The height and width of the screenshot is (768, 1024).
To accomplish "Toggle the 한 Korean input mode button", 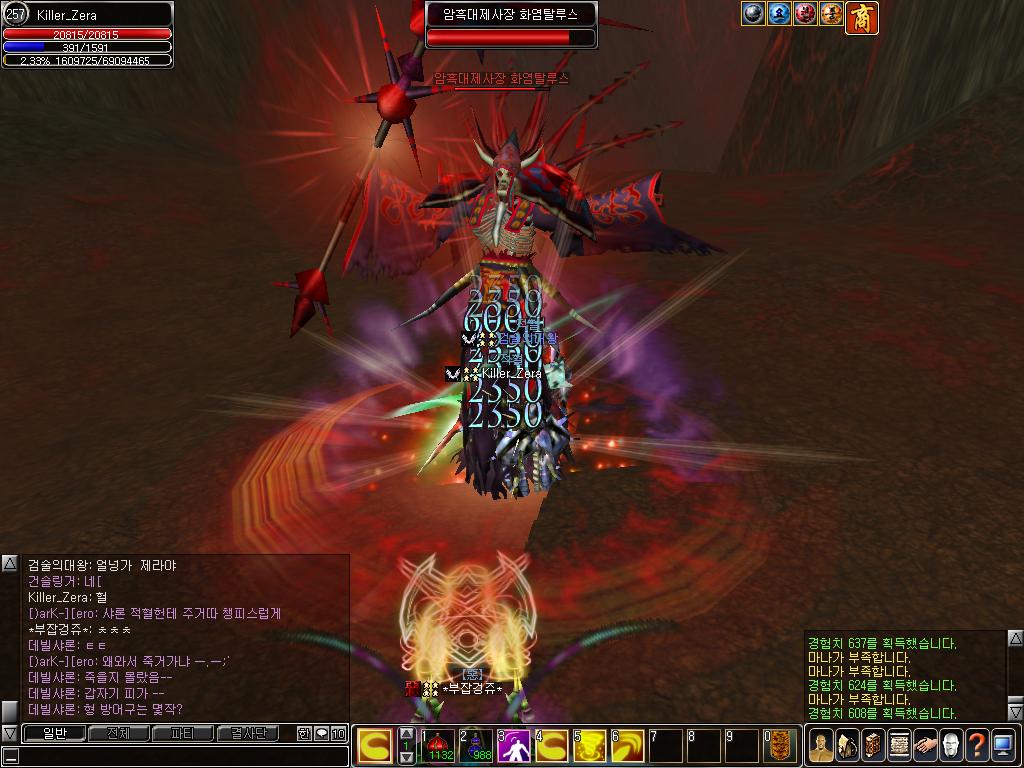I will click(x=304, y=733).
